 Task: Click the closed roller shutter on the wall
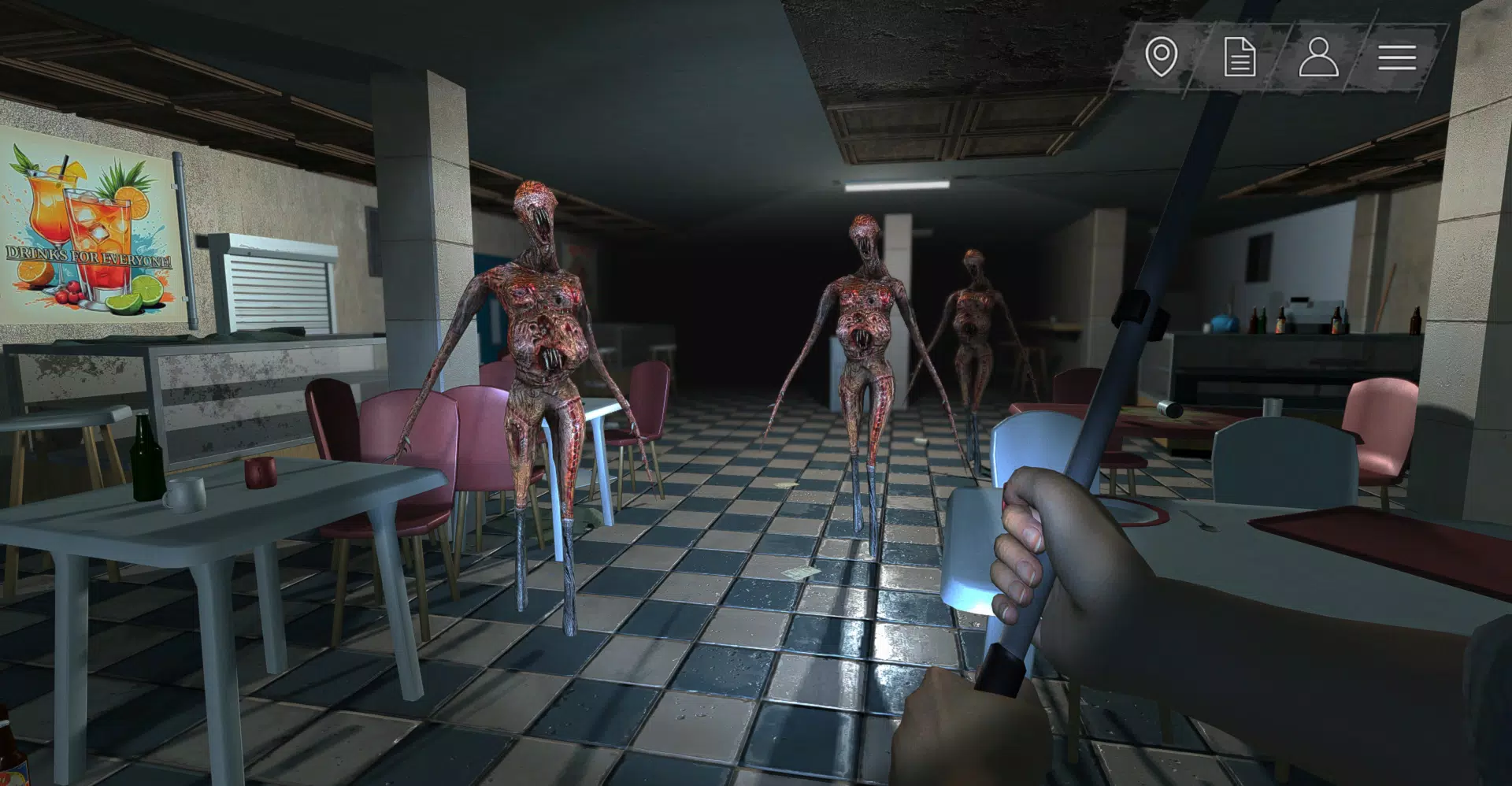[x=280, y=291]
